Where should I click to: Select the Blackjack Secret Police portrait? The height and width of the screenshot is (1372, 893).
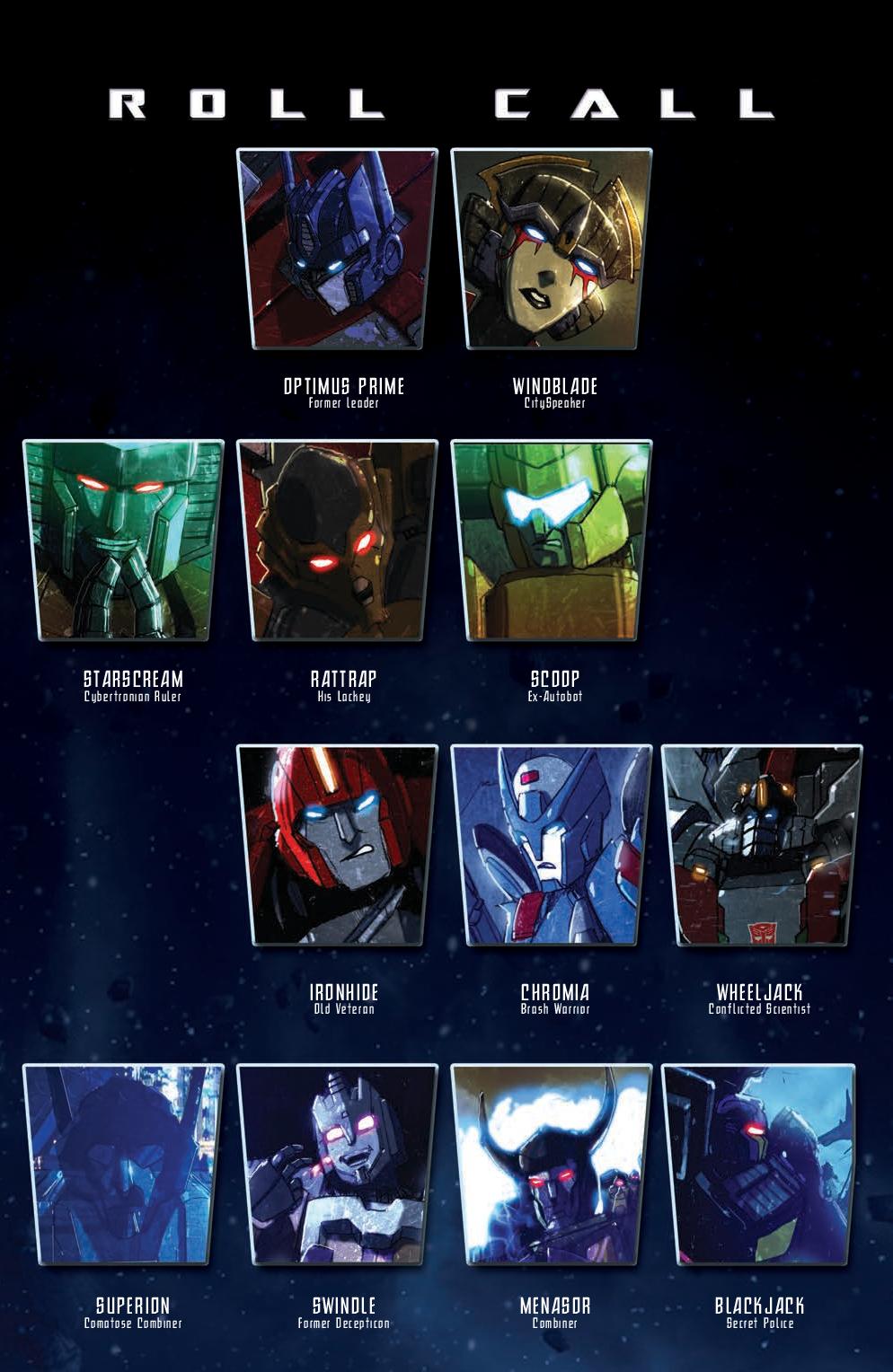[759, 1165]
